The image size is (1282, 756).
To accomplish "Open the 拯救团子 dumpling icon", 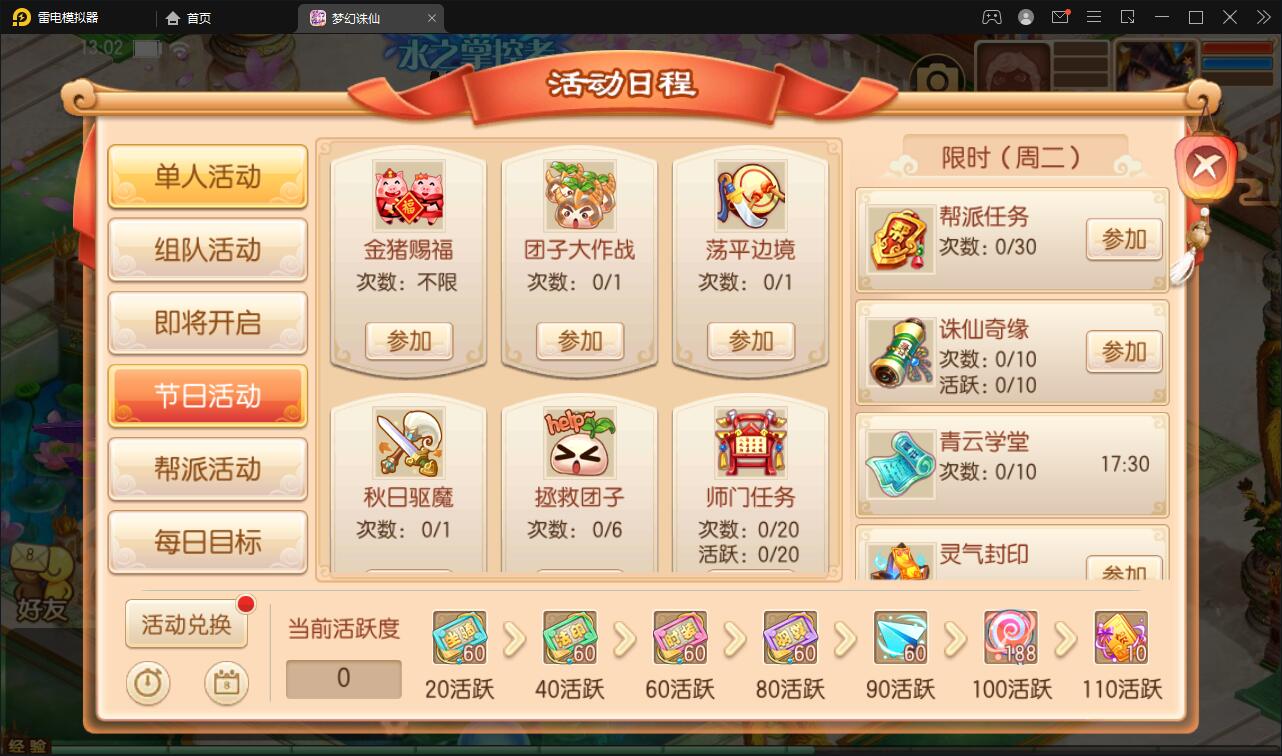I will pos(579,443).
